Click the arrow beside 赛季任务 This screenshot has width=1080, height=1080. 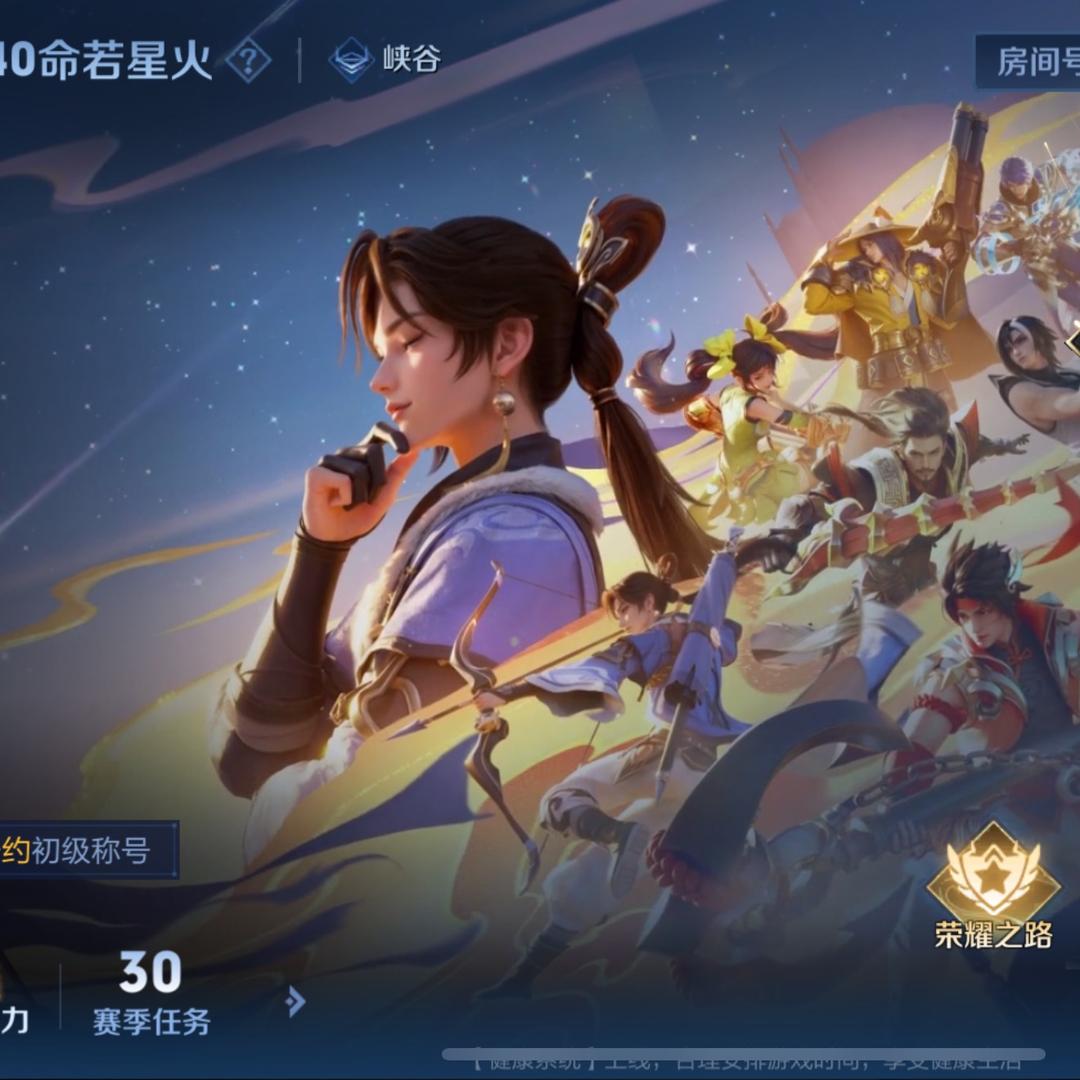[295, 1000]
